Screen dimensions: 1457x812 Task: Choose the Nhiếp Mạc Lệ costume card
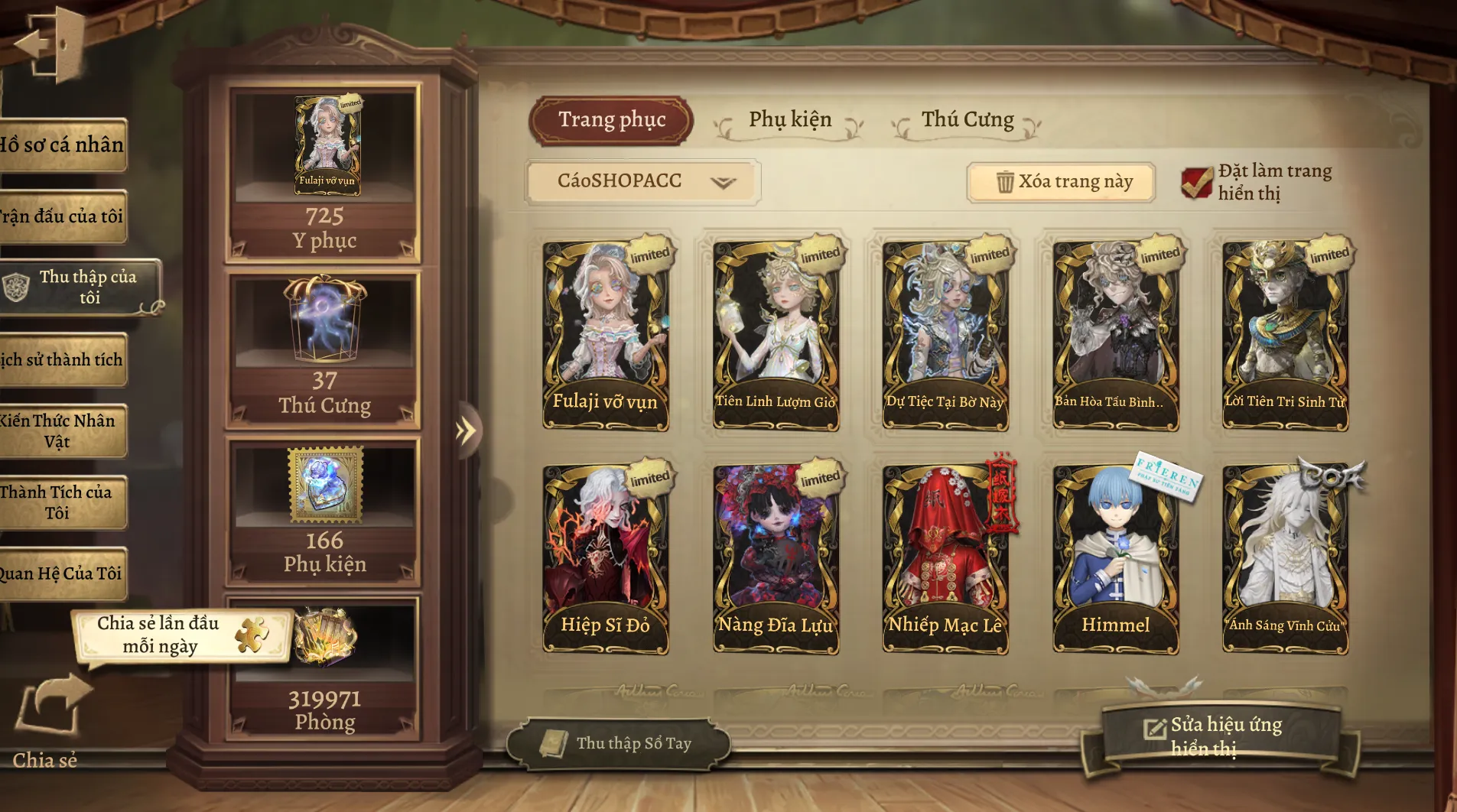tap(945, 558)
